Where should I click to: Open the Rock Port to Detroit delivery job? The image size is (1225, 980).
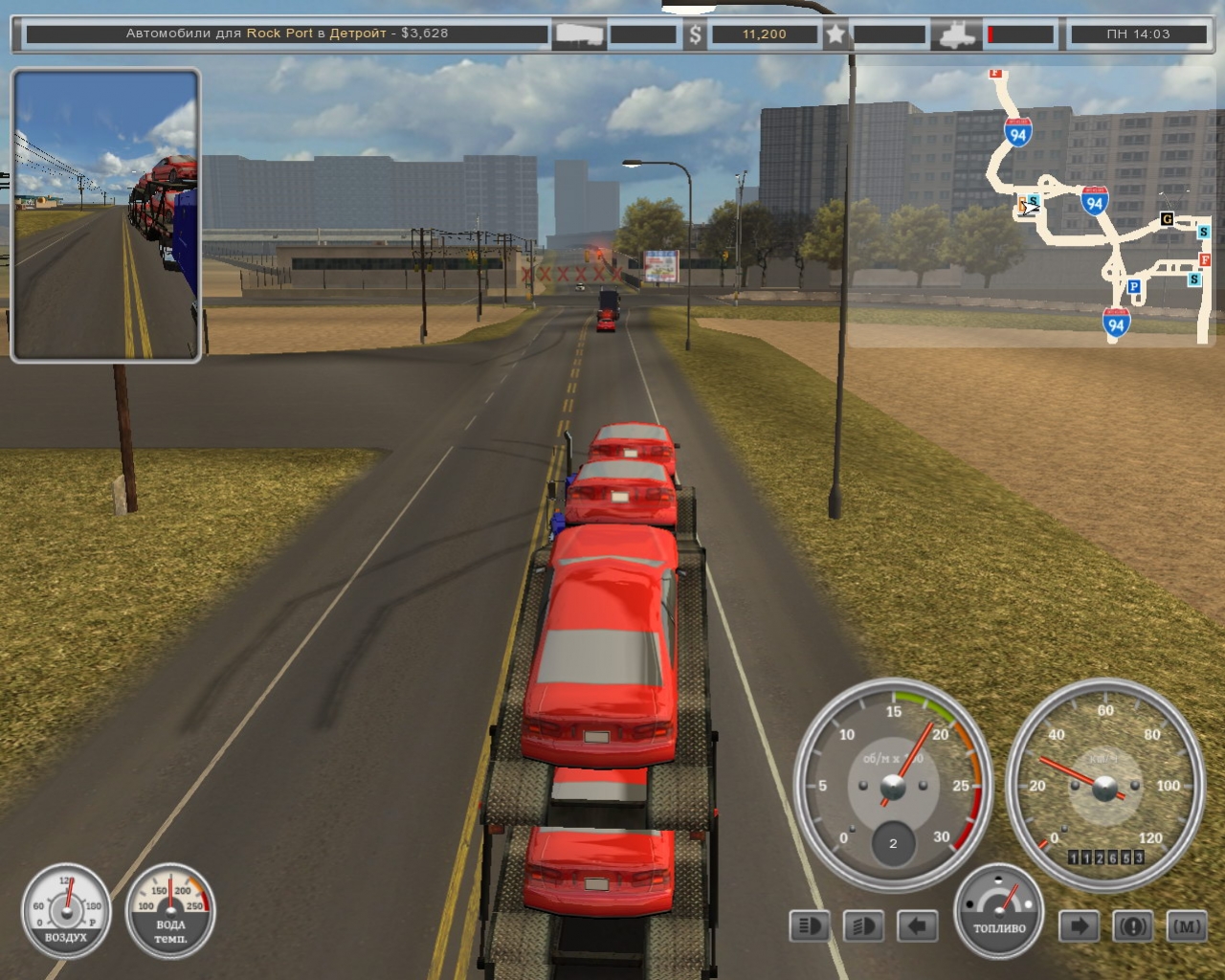click(x=287, y=33)
